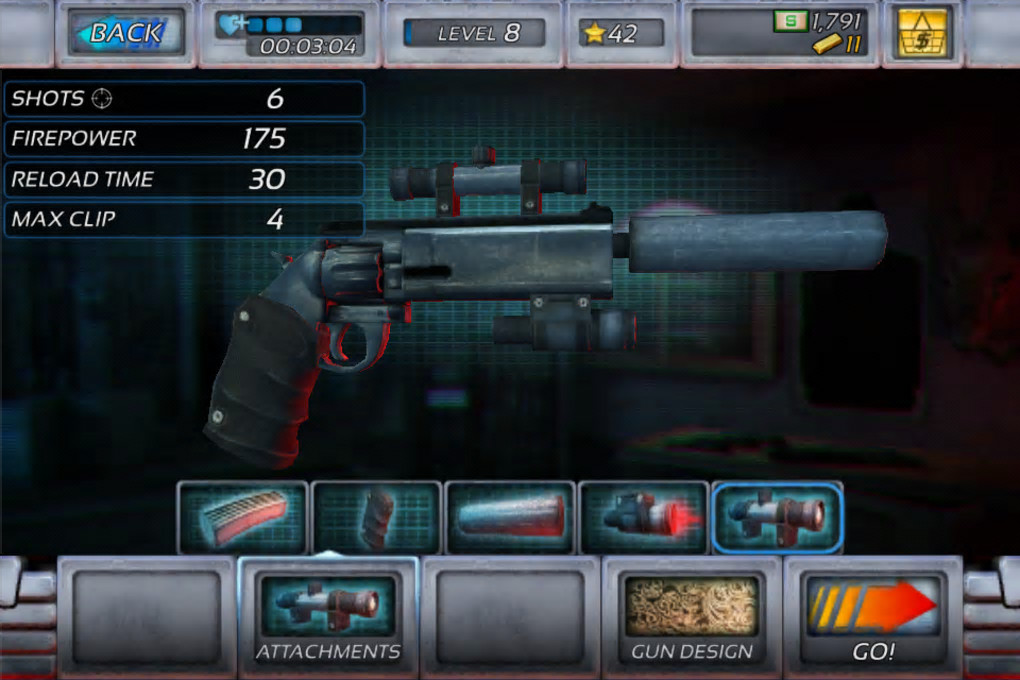
Task: Go back with the BACK button
Action: tap(126, 33)
